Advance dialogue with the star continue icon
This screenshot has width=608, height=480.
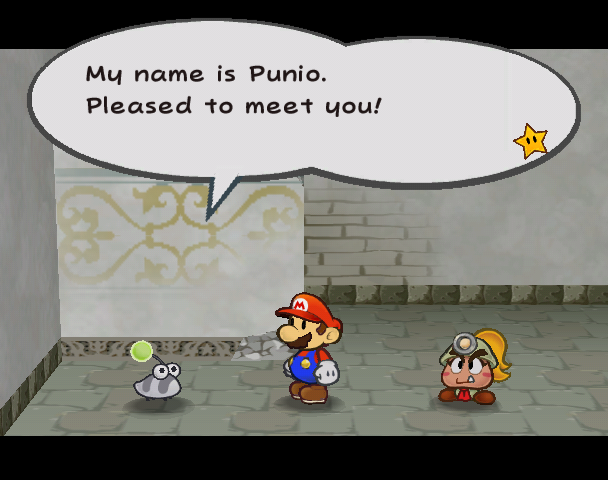(530, 141)
